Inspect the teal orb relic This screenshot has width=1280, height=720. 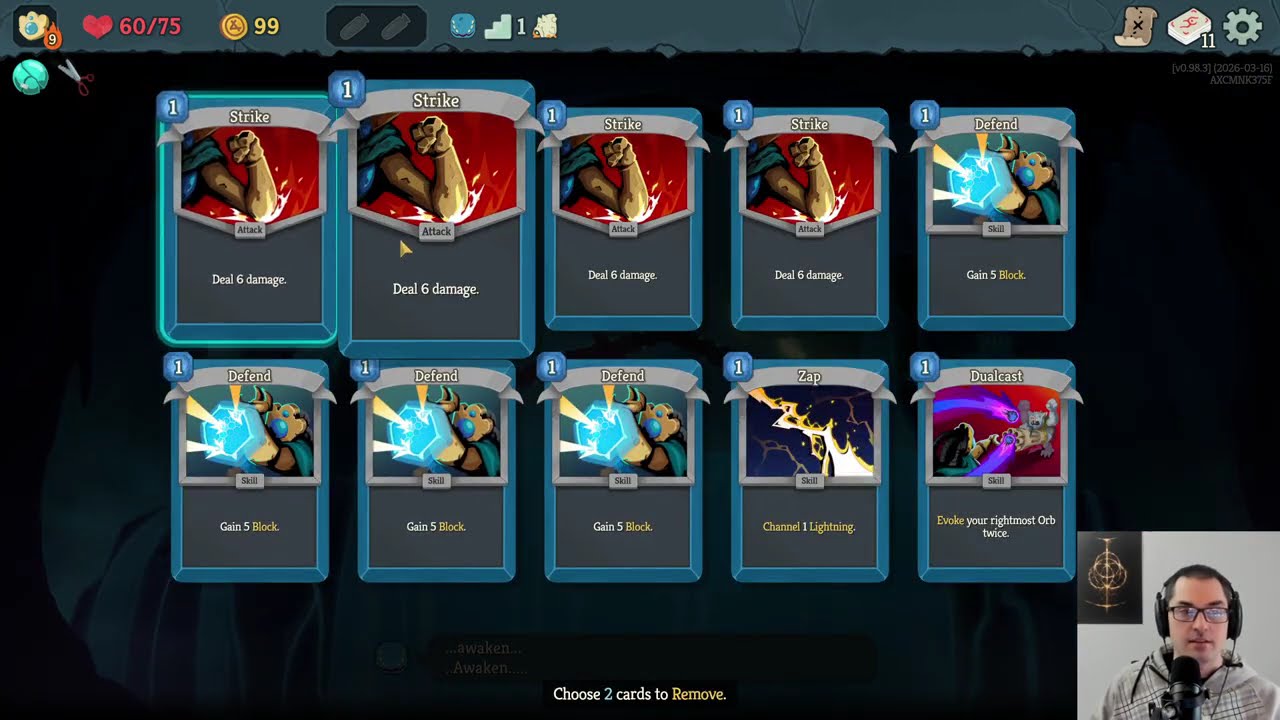click(30, 77)
